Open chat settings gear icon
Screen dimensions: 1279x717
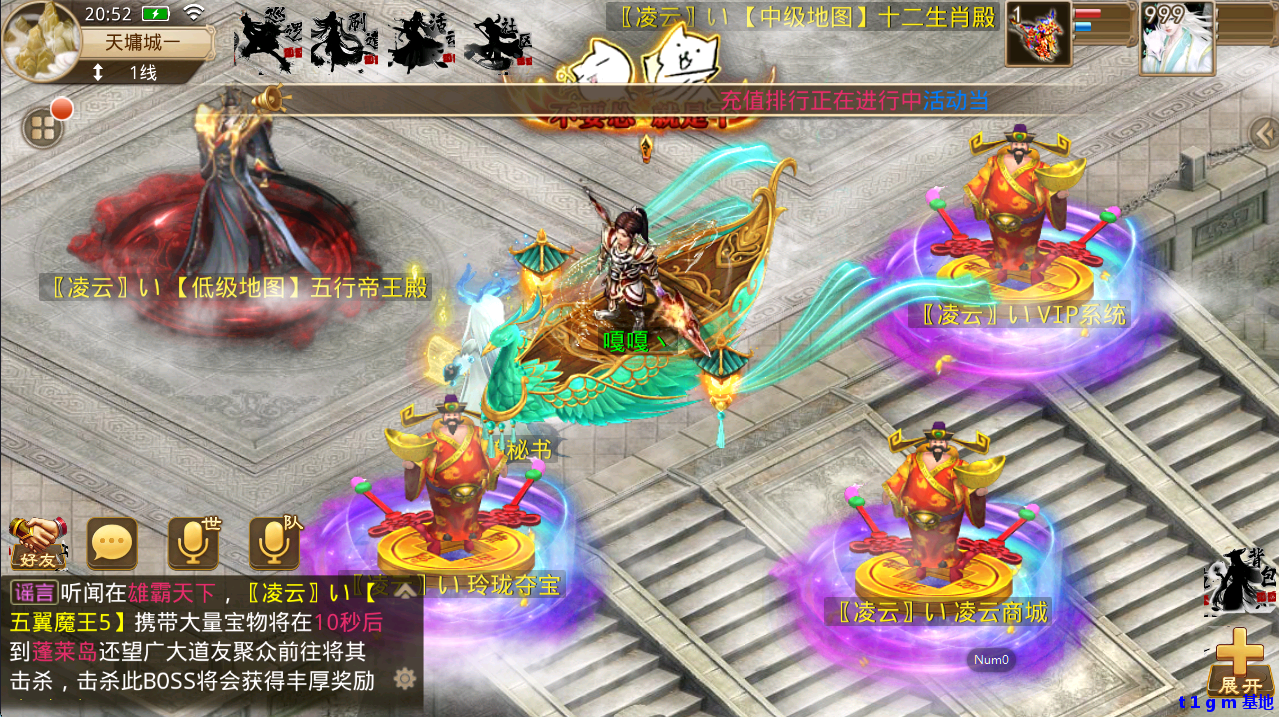[404, 679]
